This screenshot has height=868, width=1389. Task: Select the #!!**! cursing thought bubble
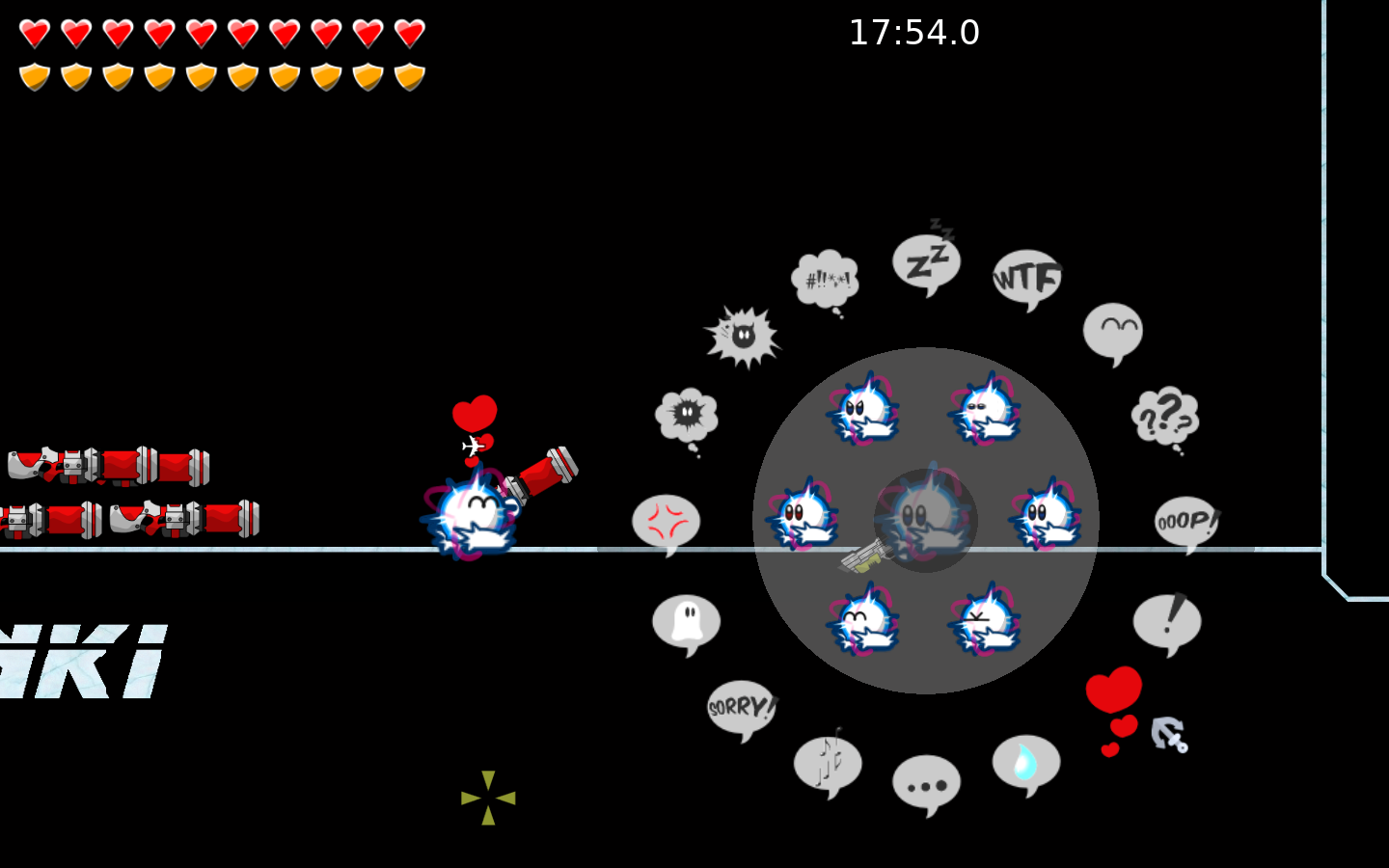[826, 280]
